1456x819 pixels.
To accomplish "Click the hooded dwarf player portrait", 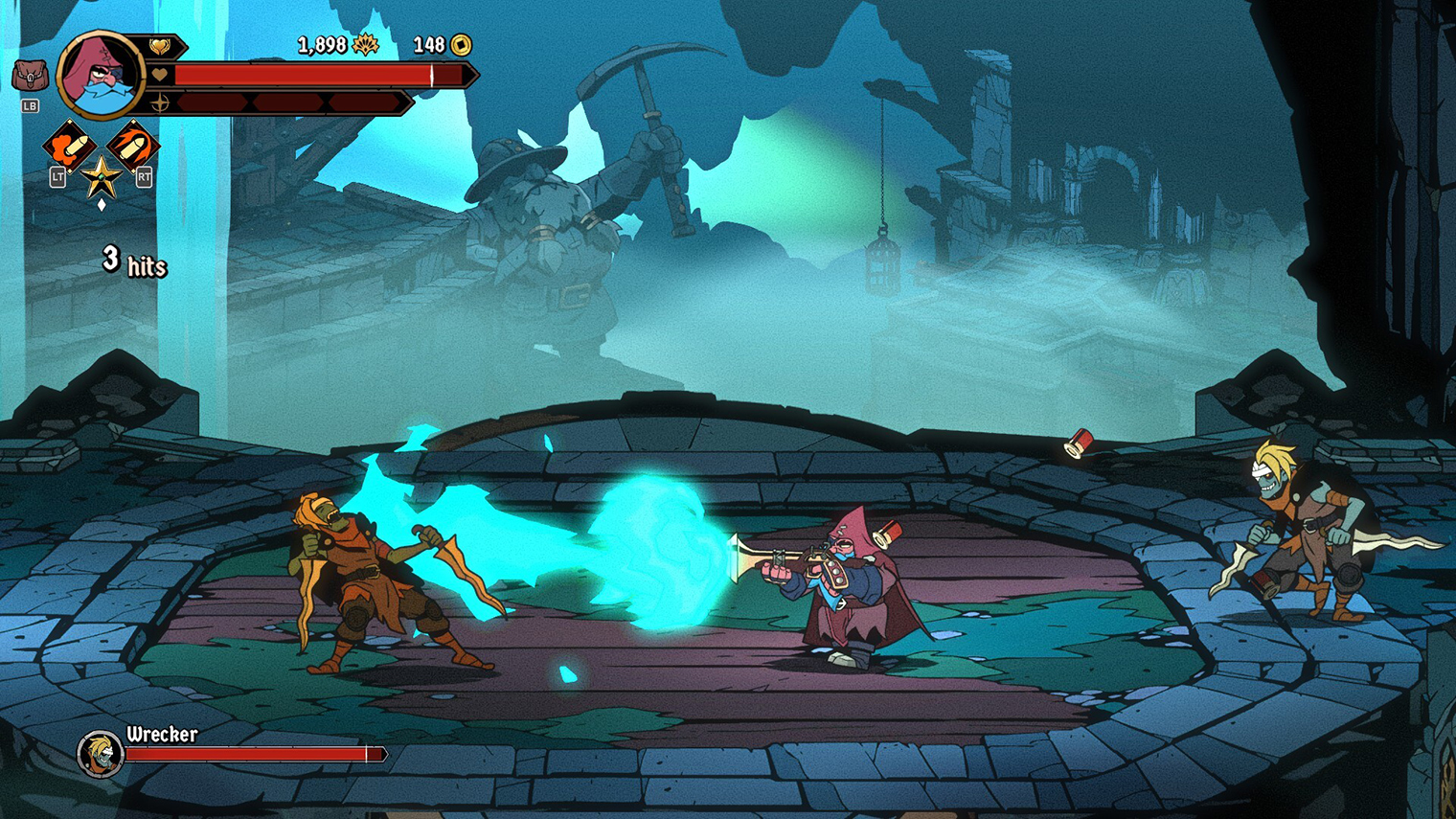I will [100, 75].
